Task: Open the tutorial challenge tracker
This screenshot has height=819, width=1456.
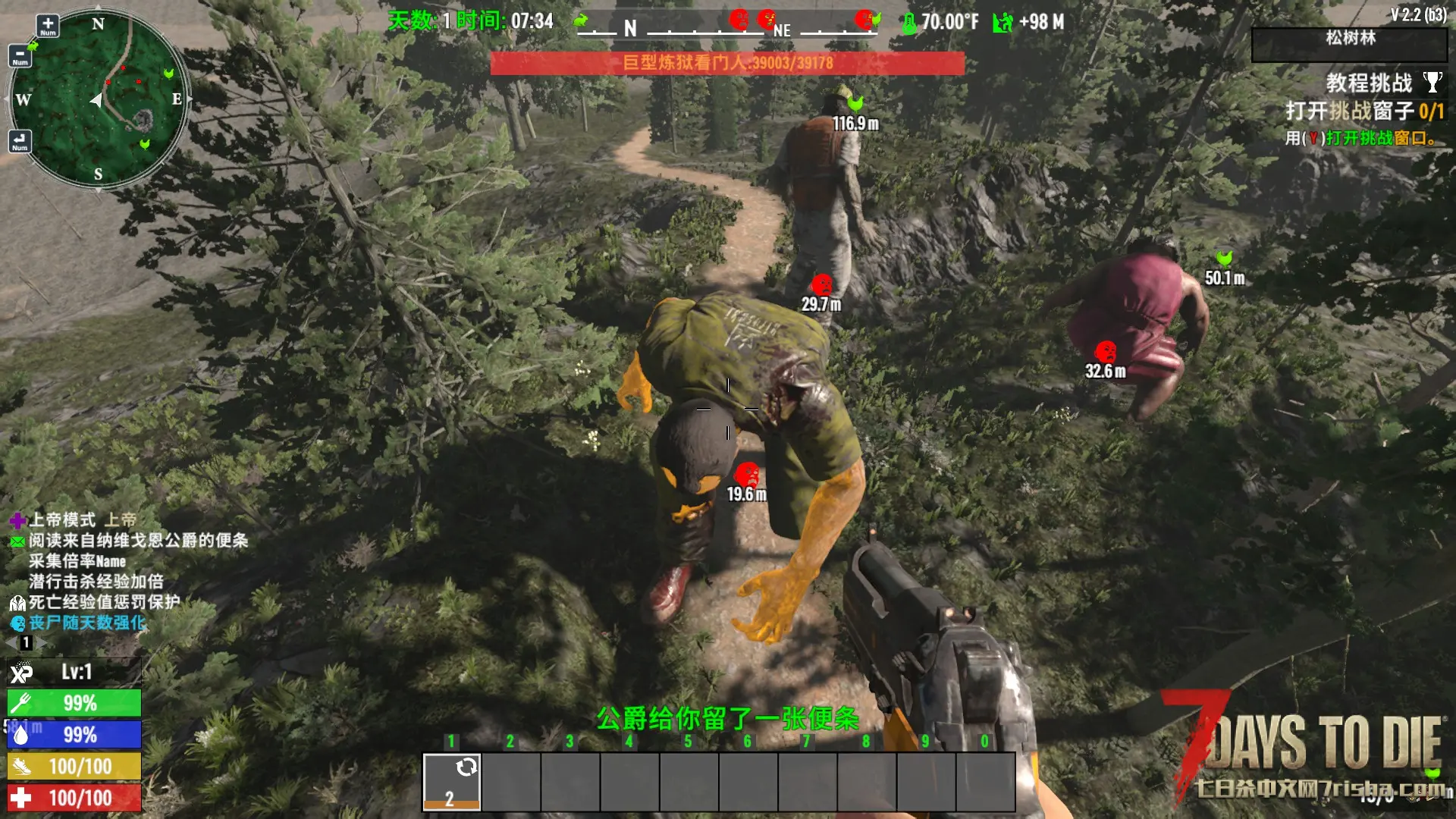Action: (1368, 83)
